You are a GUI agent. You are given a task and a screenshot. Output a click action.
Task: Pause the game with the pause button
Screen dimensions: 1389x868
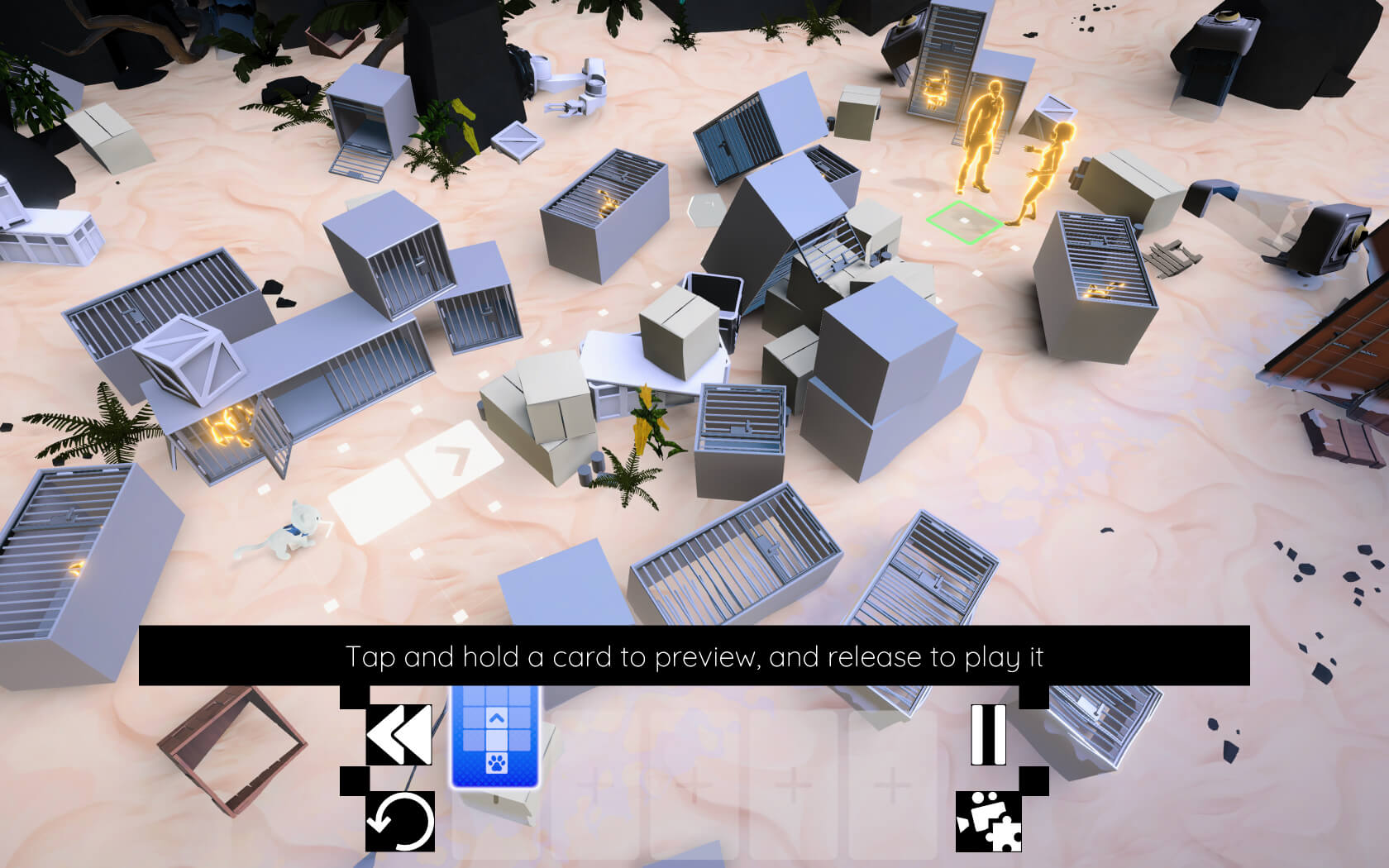pos(988,734)
